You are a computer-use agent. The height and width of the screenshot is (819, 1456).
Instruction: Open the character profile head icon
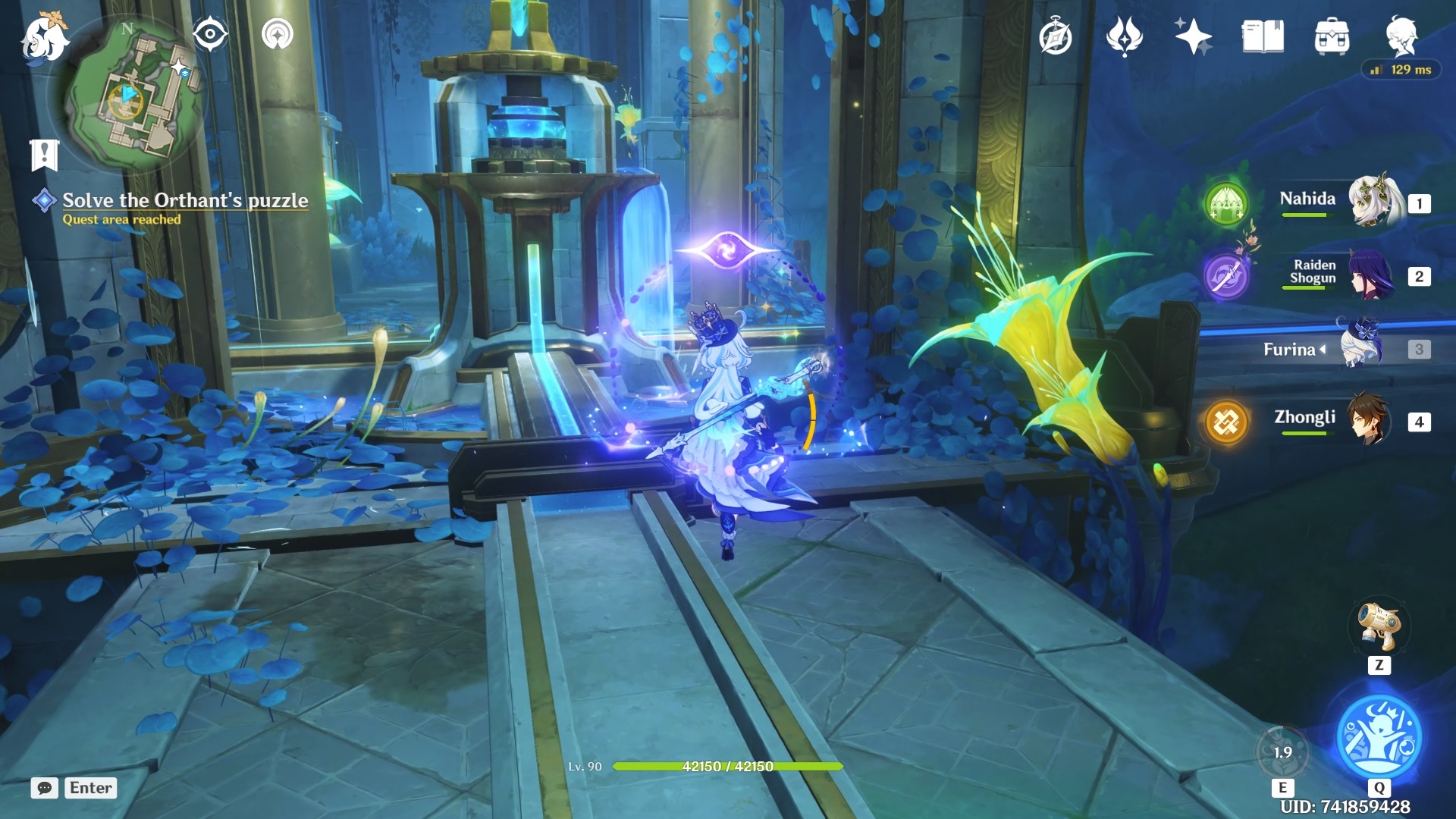[1401, 35]
